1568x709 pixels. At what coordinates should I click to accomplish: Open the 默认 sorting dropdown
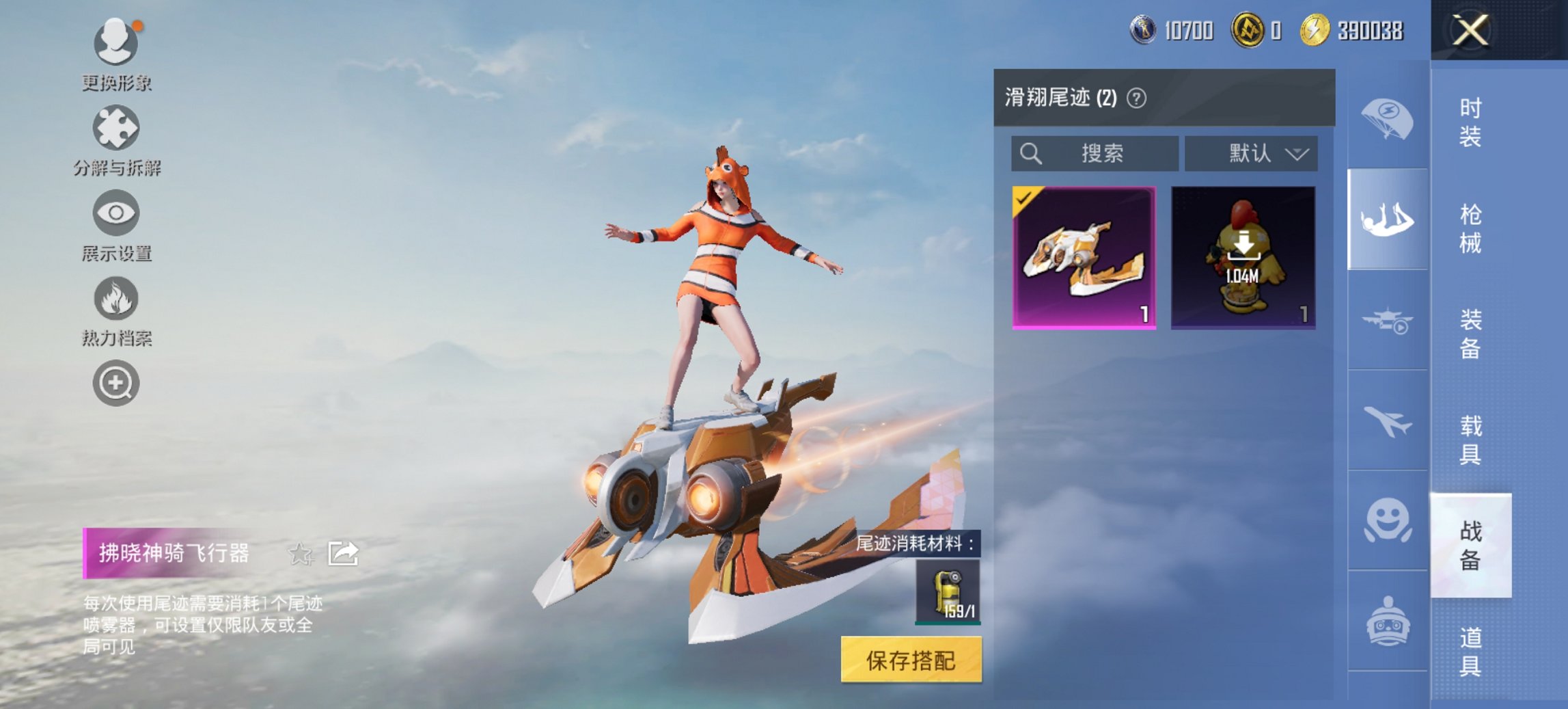point(1252,153)
